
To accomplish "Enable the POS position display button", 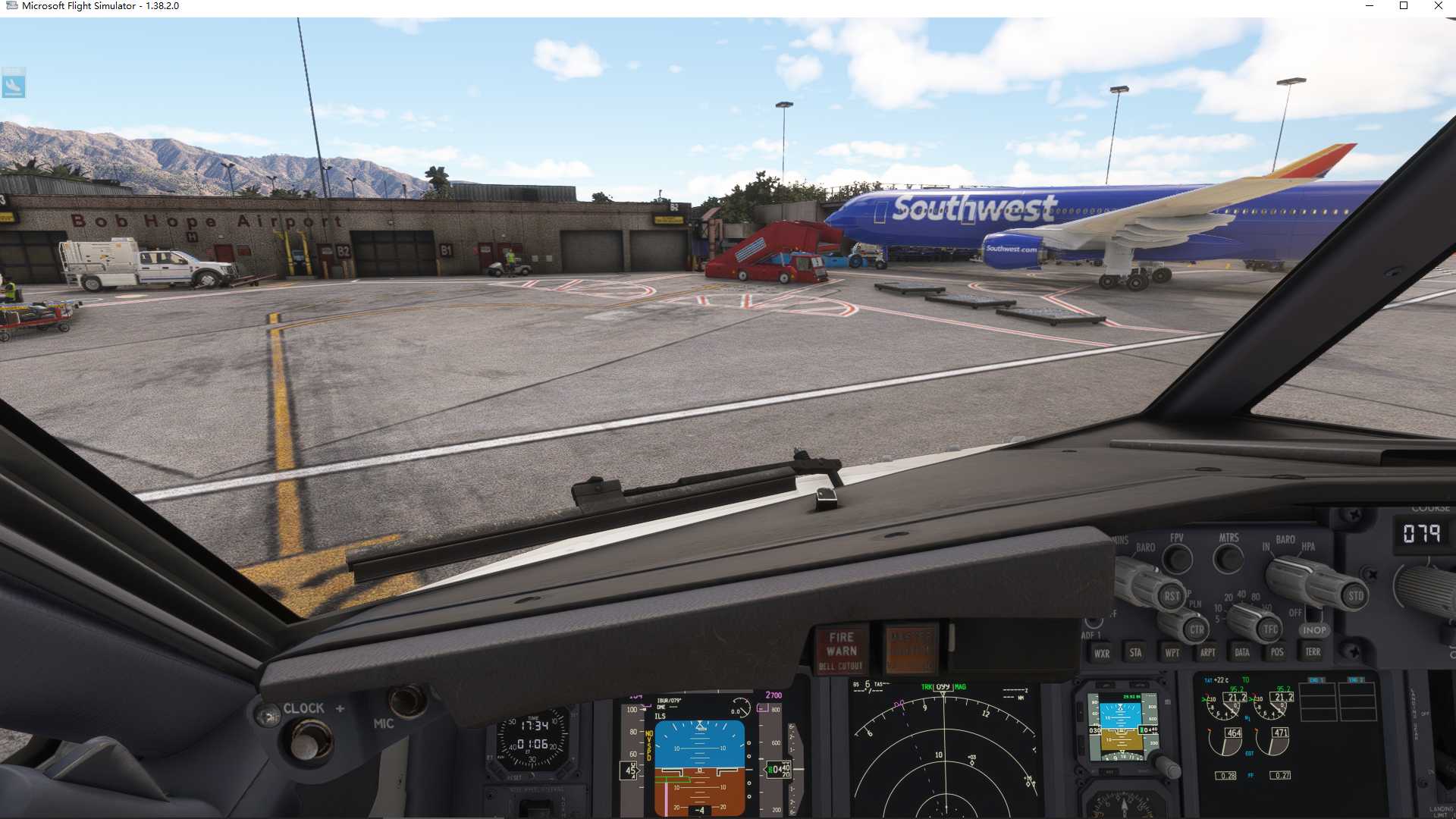I will point(1277,652).
